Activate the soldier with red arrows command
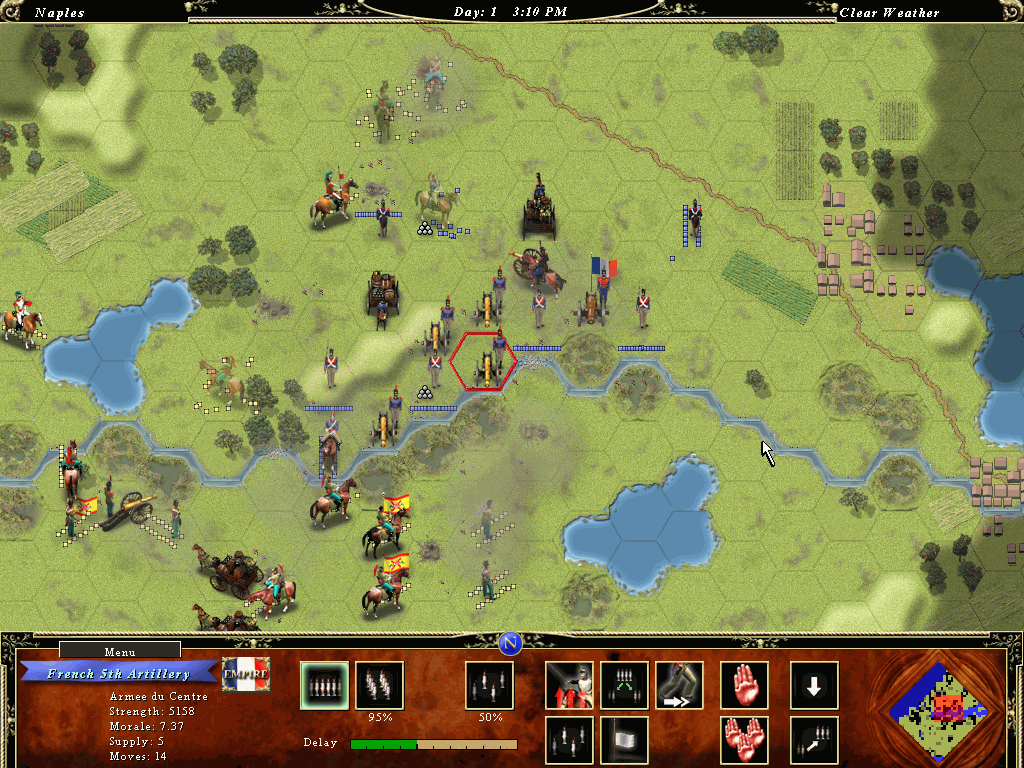 [569, 686]
